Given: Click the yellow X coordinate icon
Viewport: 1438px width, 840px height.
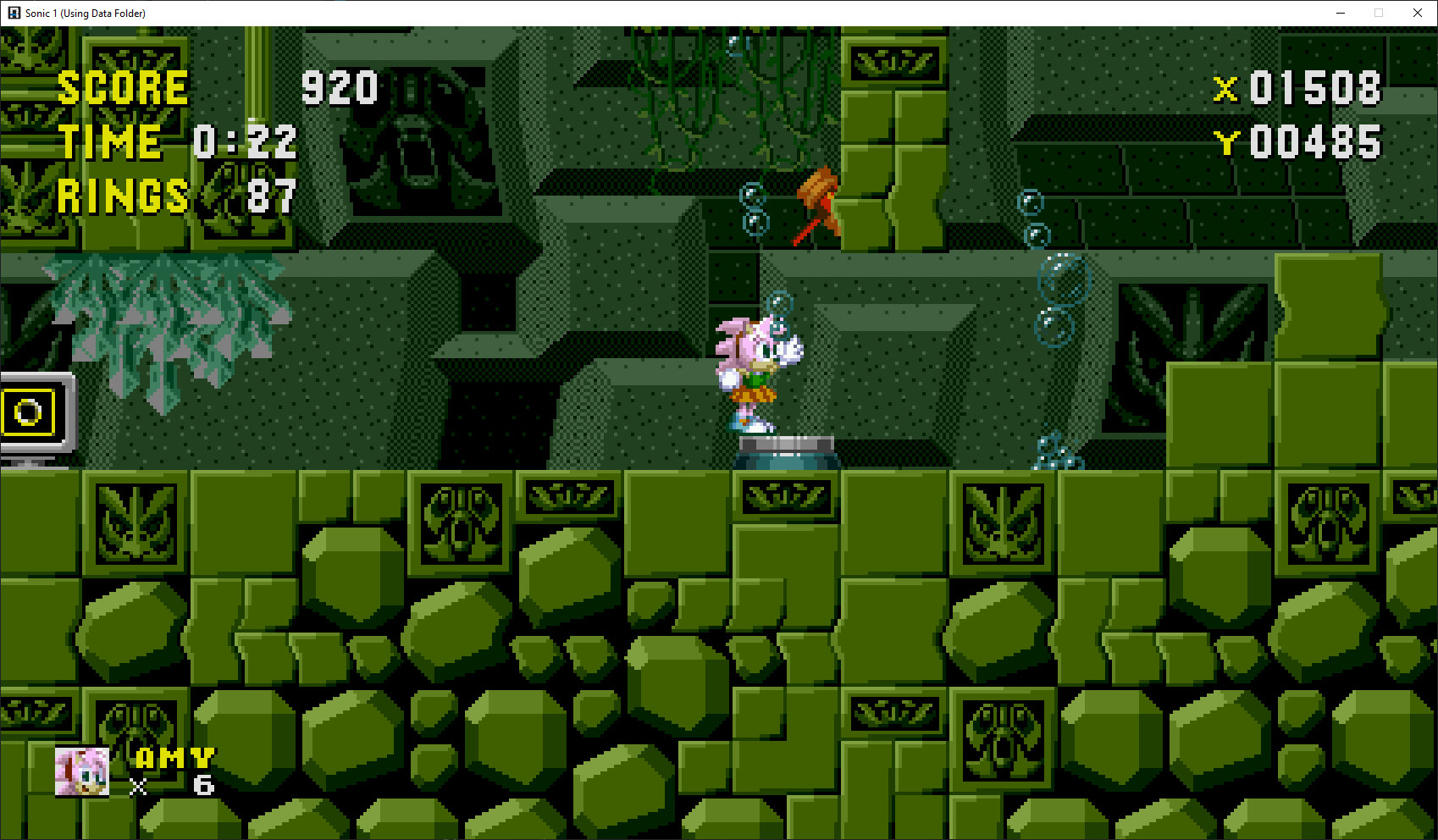Looking at the screenshot, I should (x=1225, y=88).
